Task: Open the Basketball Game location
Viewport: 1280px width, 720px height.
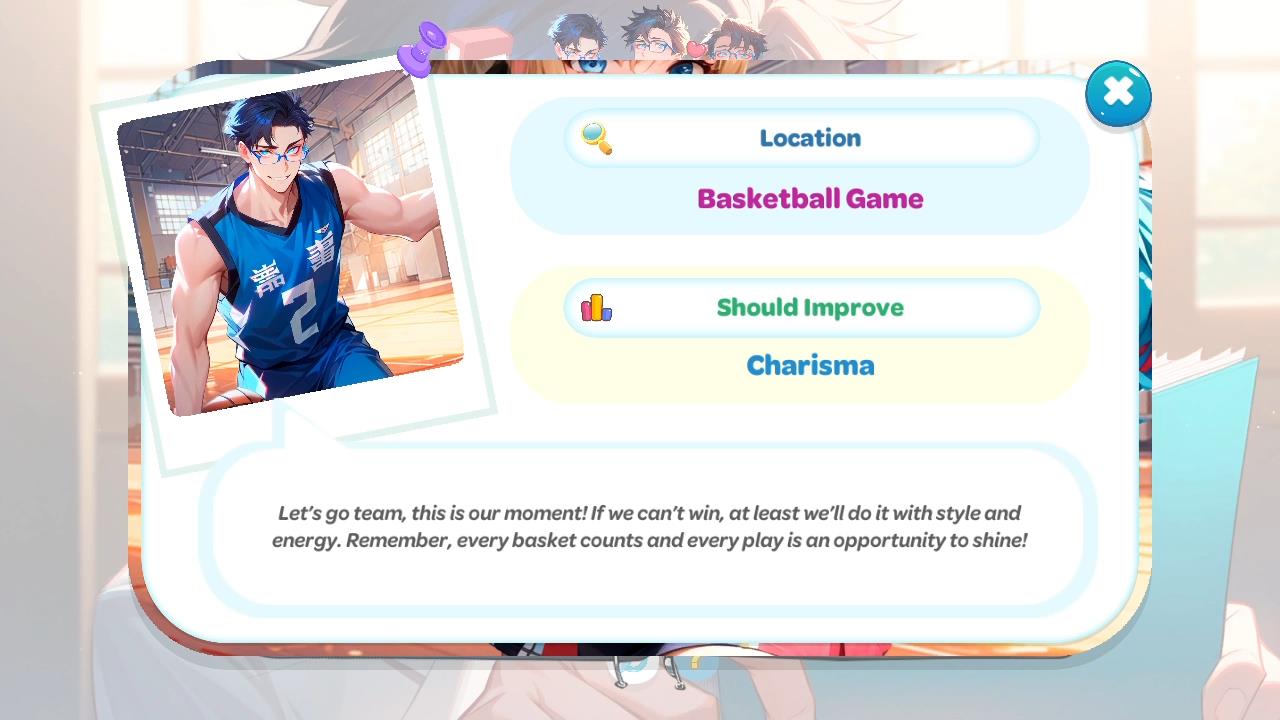Action: point(810,198)
